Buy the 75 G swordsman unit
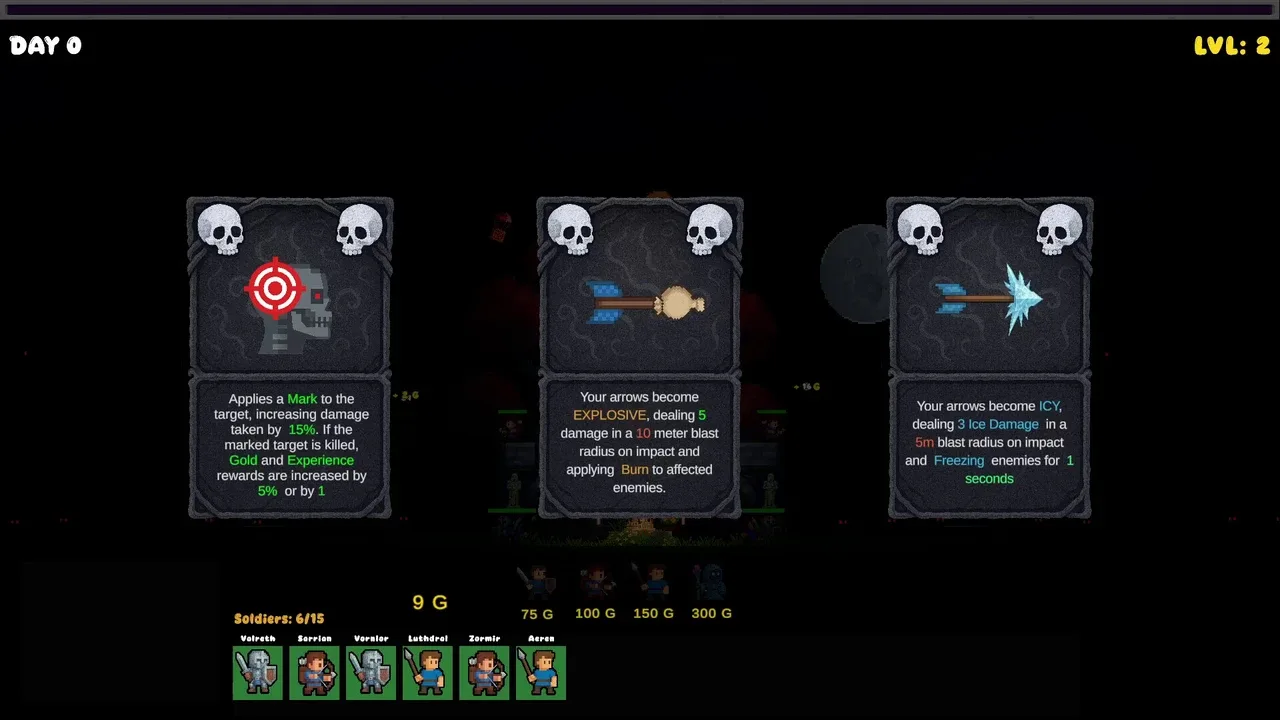 point(537,582)
